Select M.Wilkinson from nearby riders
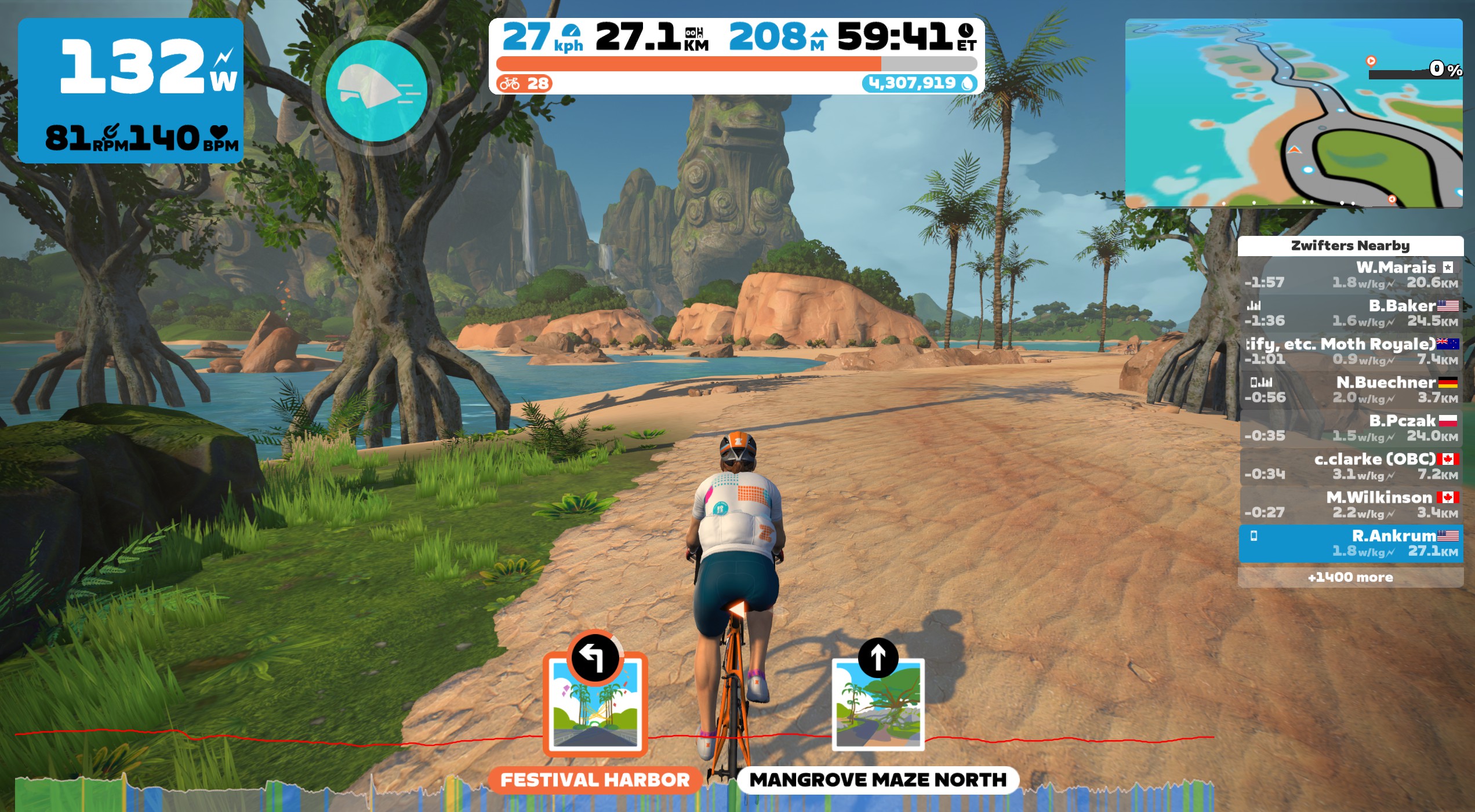The height and width of the screenshot is (812, 1475). (1350, 505)
